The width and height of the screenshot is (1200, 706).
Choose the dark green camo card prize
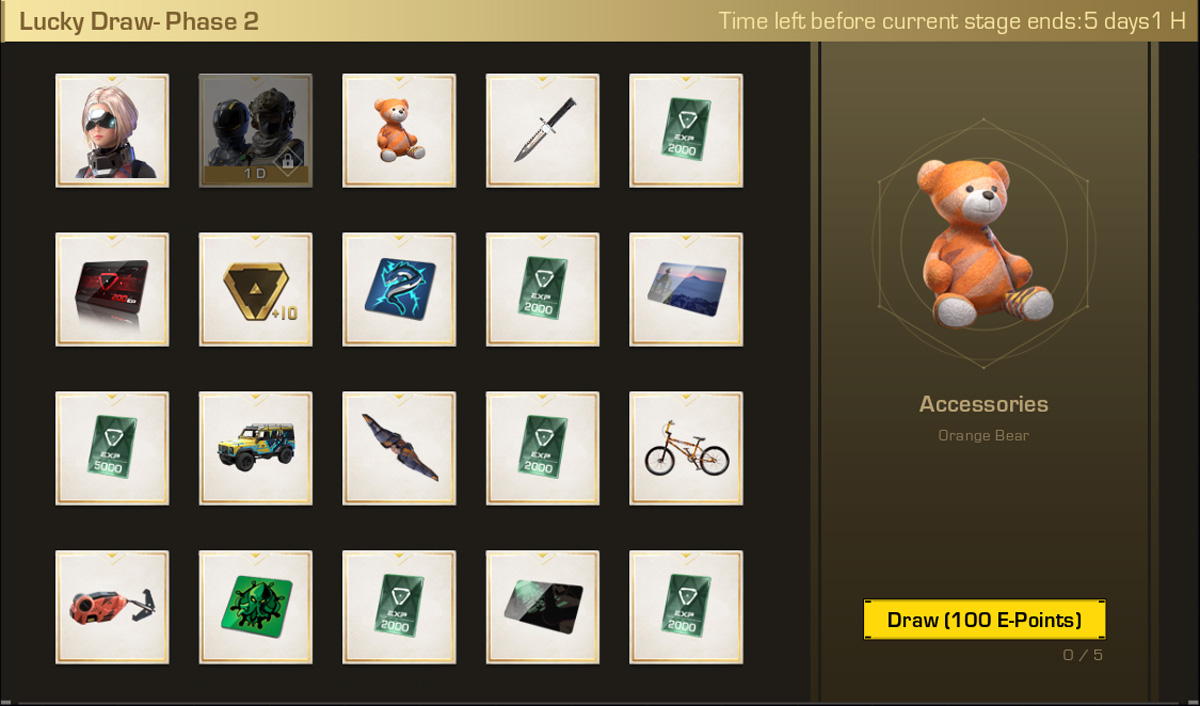[543, 607]
